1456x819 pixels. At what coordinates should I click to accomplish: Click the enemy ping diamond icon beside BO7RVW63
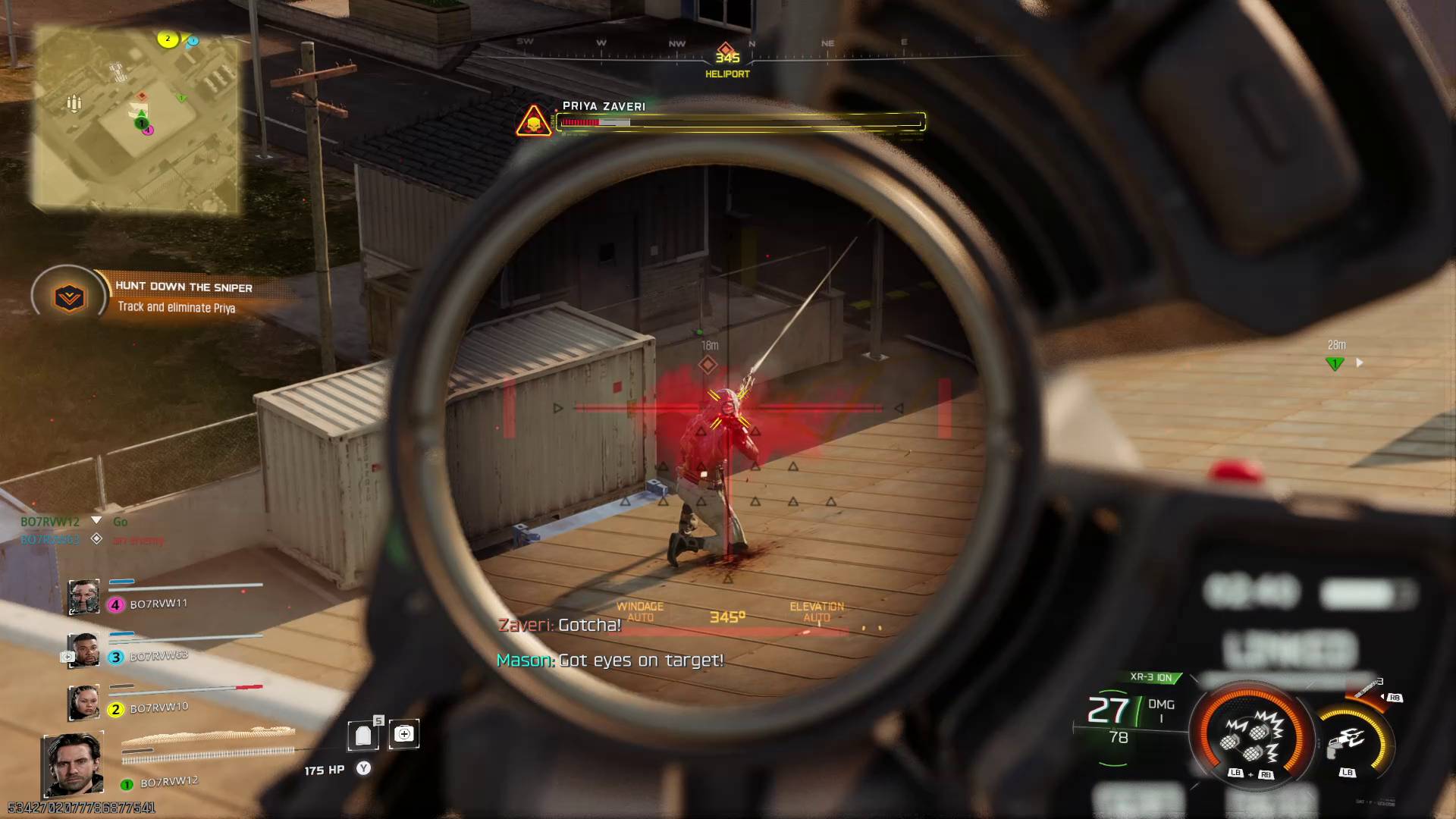pyautogui.click(x=96, y=540)
